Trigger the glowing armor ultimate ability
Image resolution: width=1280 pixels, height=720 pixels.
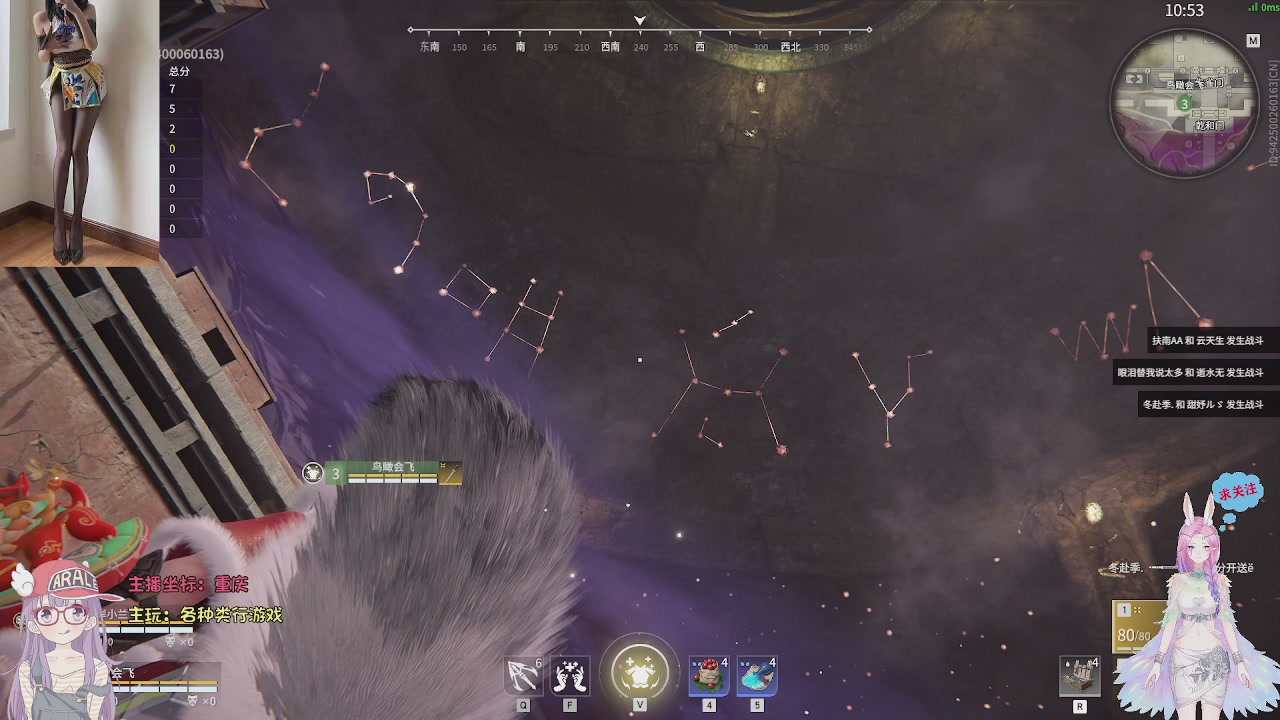pyautogui.click(x=640, y=672)
